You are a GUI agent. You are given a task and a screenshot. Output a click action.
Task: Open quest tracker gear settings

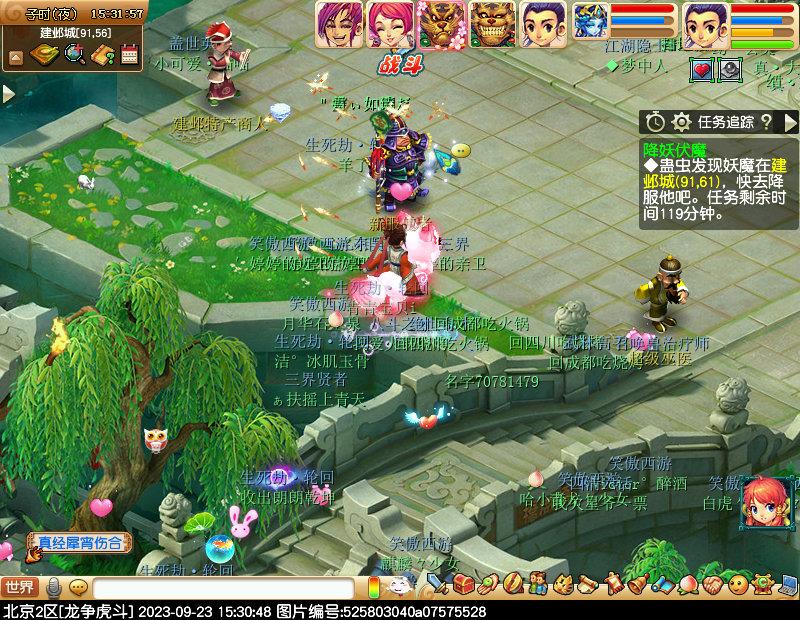pyautogui.click(x=681, y=122)
